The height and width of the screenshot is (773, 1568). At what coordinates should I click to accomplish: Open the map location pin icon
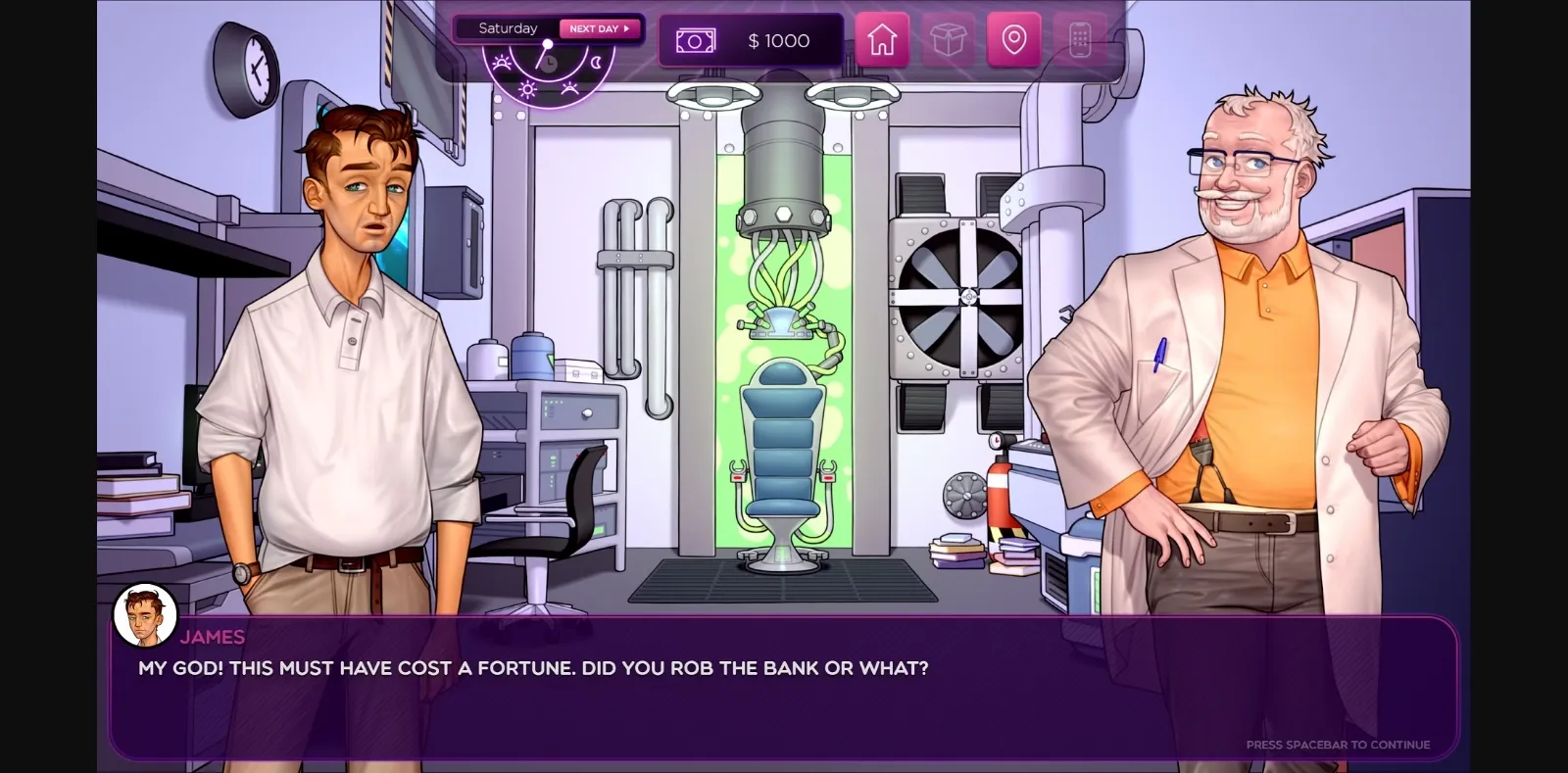pyautogui.click(x=1013, y=40)
